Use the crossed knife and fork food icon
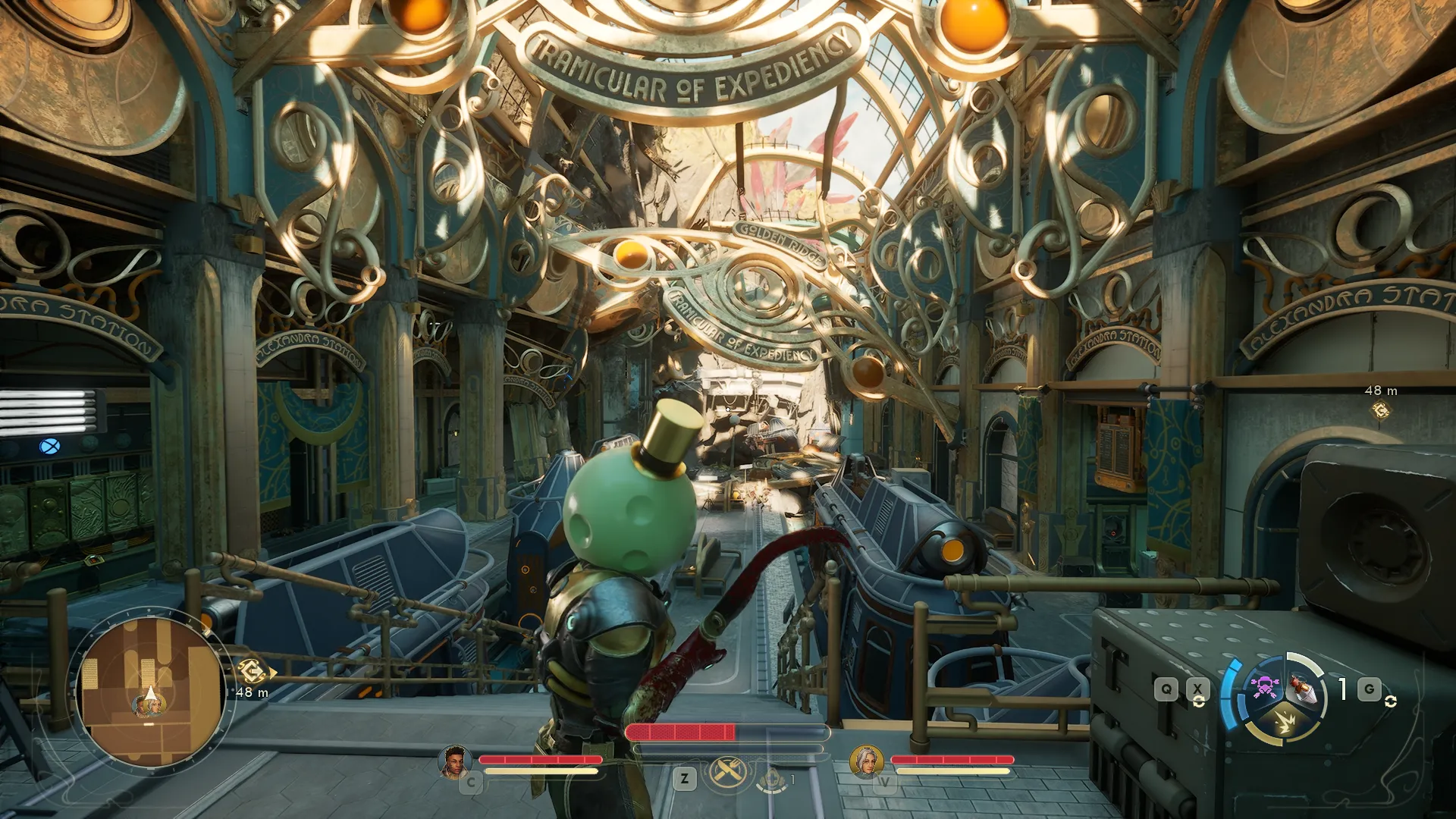1456x819 pixels. tap(724, 773)
